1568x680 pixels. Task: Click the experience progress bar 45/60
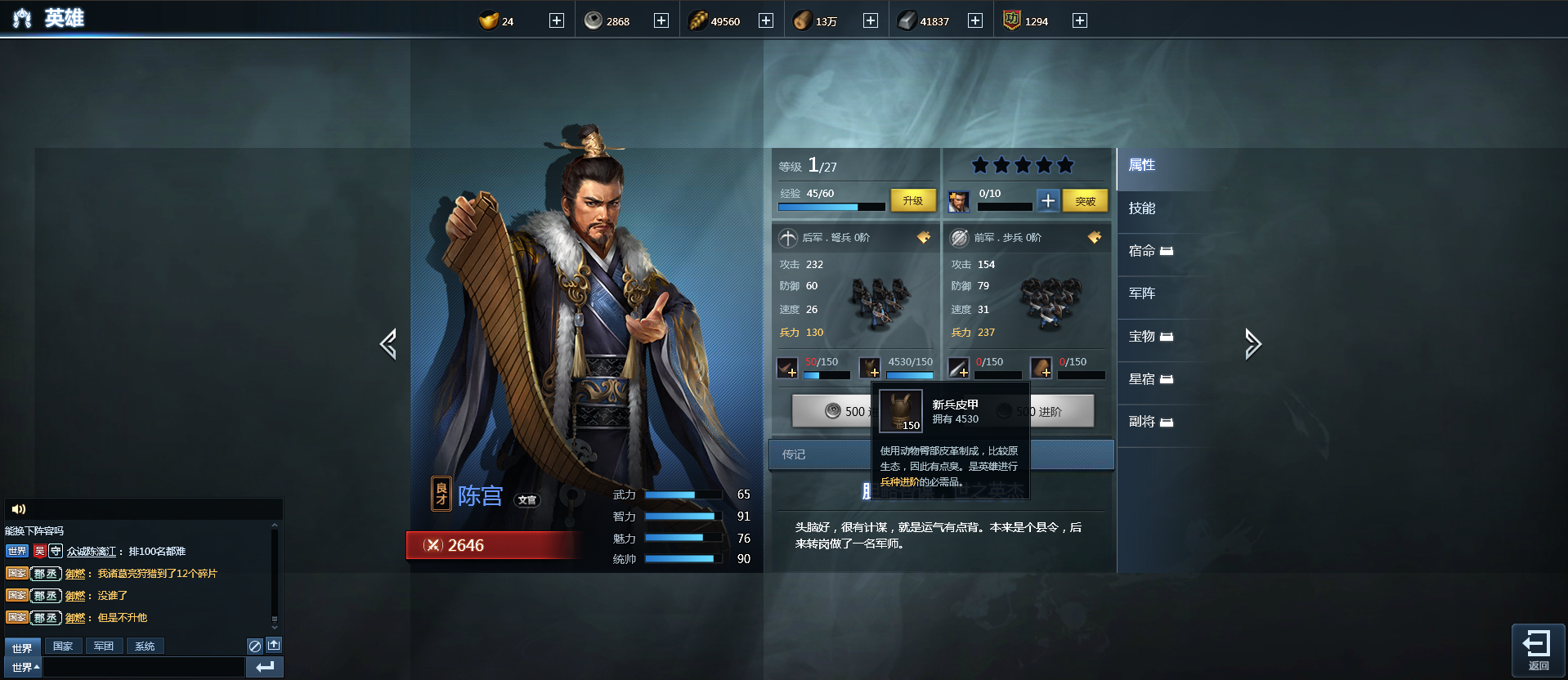tap(831, 208)
